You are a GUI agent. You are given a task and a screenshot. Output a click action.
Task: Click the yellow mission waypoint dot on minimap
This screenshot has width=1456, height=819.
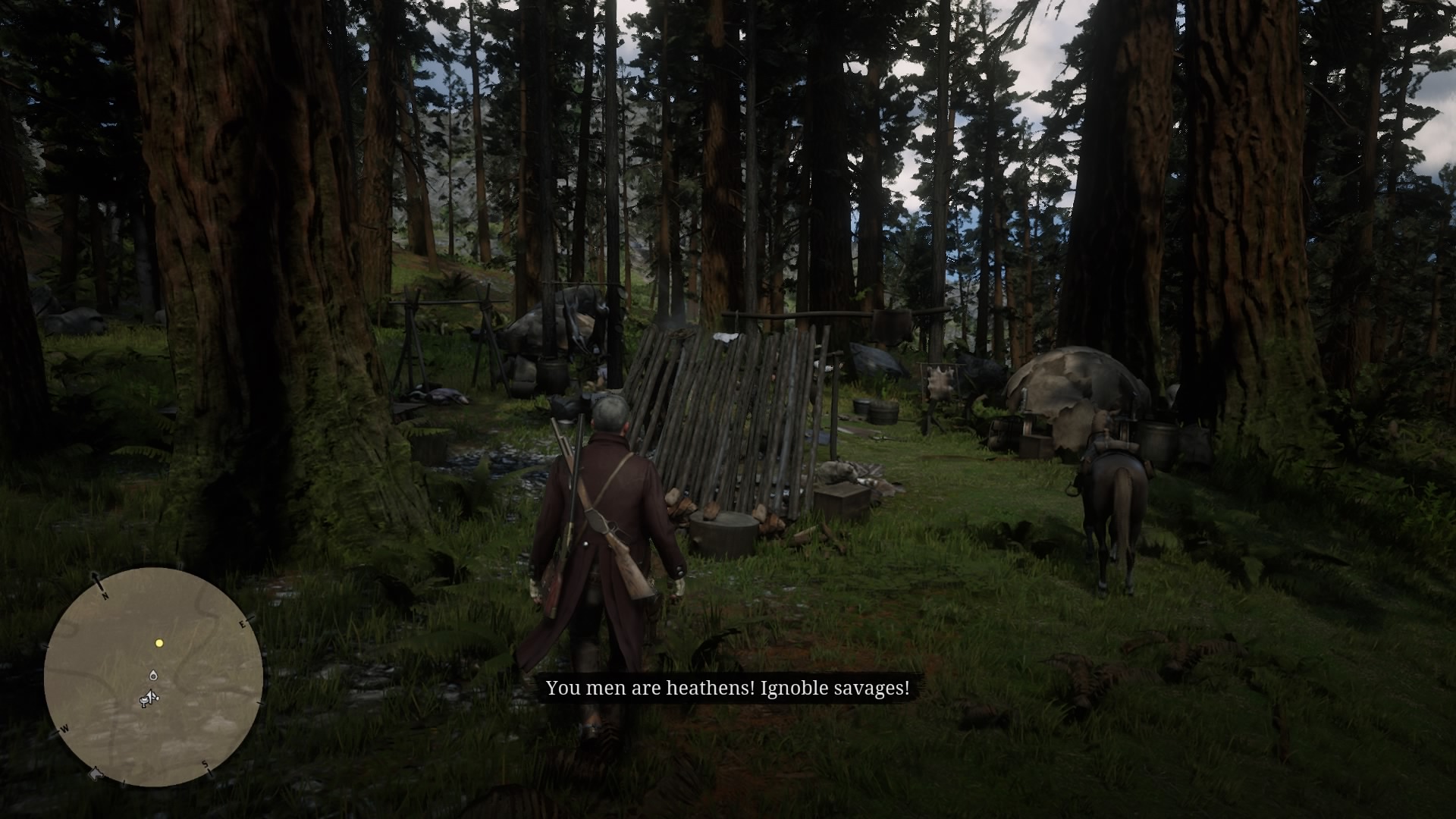pyautogui.click(x=160, y=643)
